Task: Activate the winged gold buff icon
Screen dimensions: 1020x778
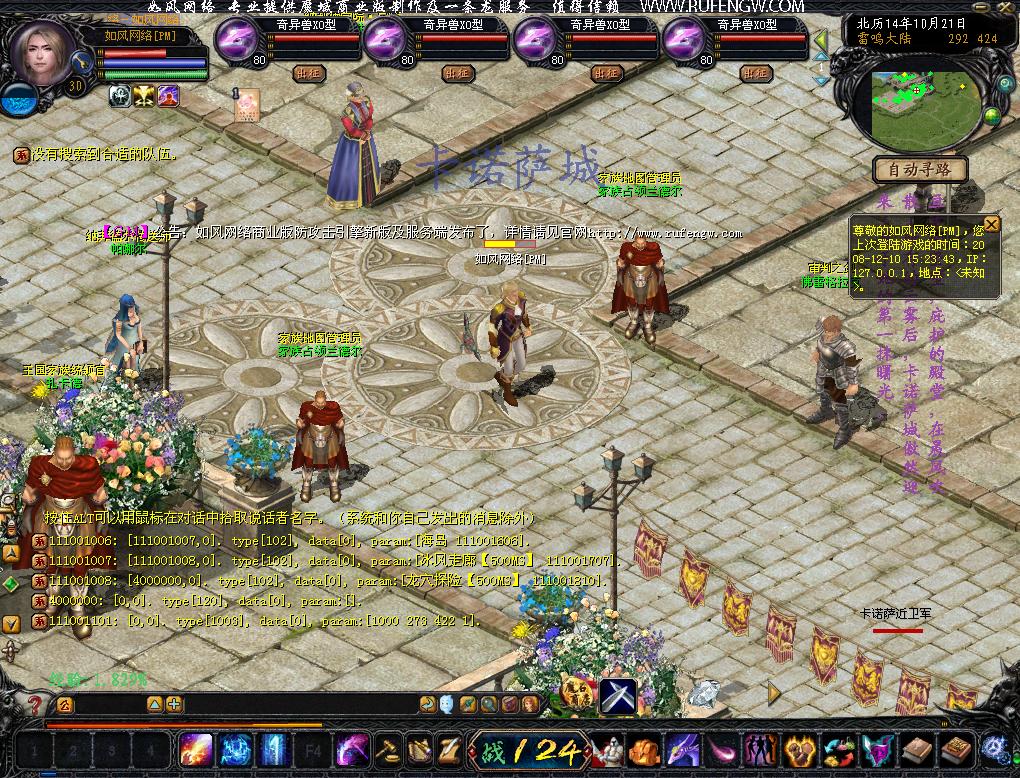Action: pos(144,95)
